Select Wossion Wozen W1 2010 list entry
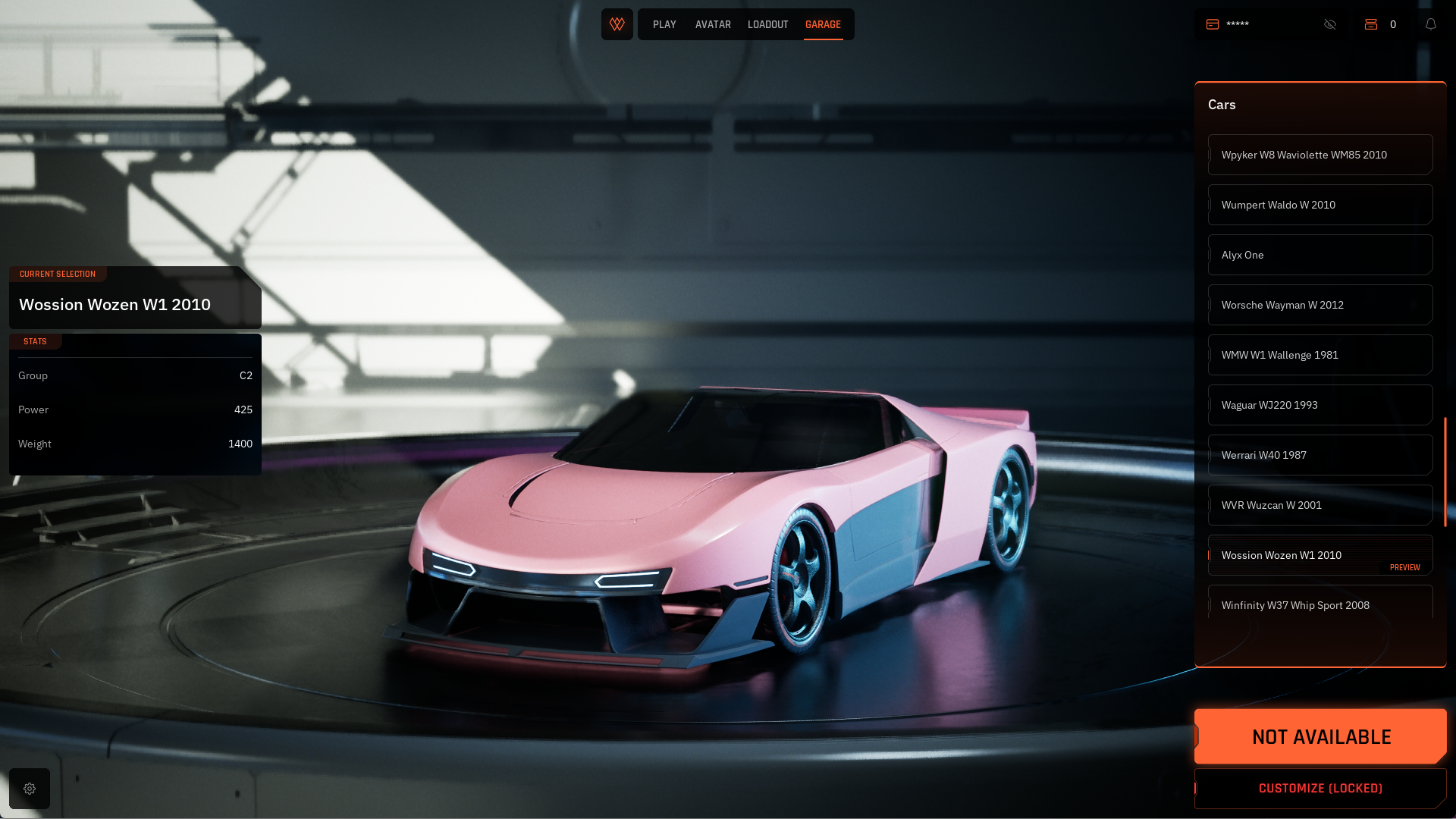The width and height of the screenshot is (1456, 819). tap(1319, 555)
